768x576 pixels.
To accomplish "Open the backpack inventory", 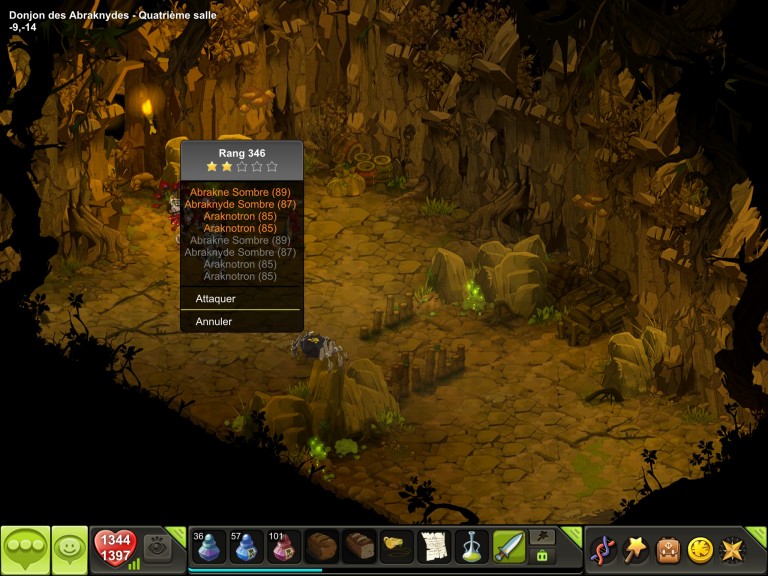I will click(x=668, y=549).
